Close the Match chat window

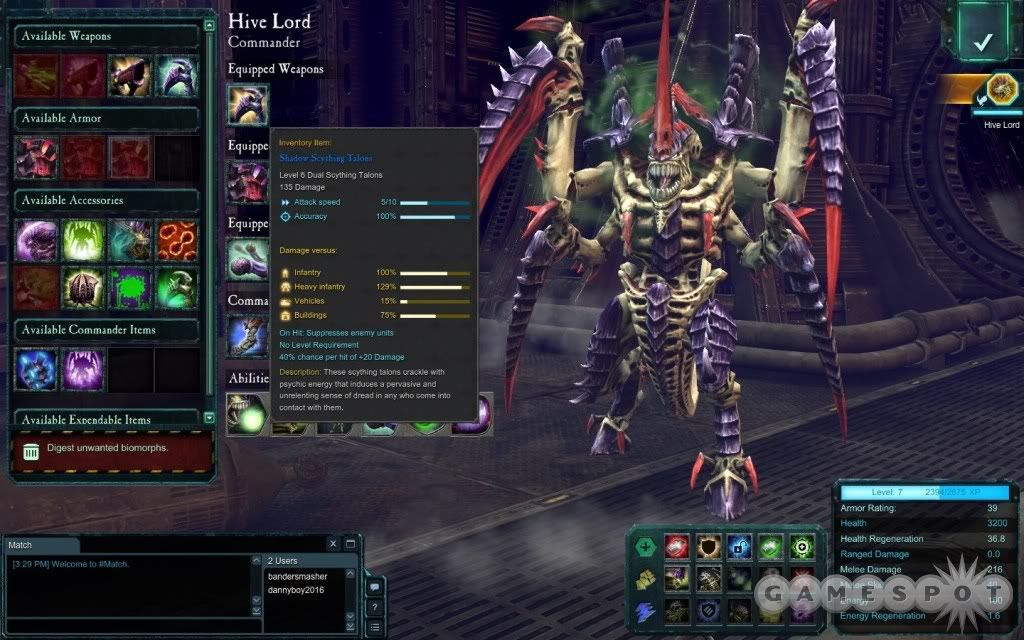(334, 544)
